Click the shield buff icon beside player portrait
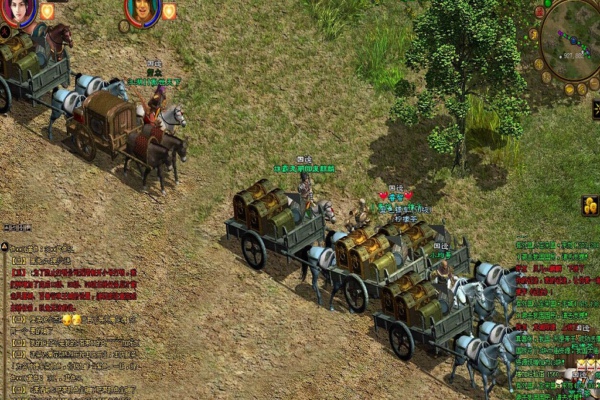The width and height of the screenshot is (600, 400). pos(45,11)
